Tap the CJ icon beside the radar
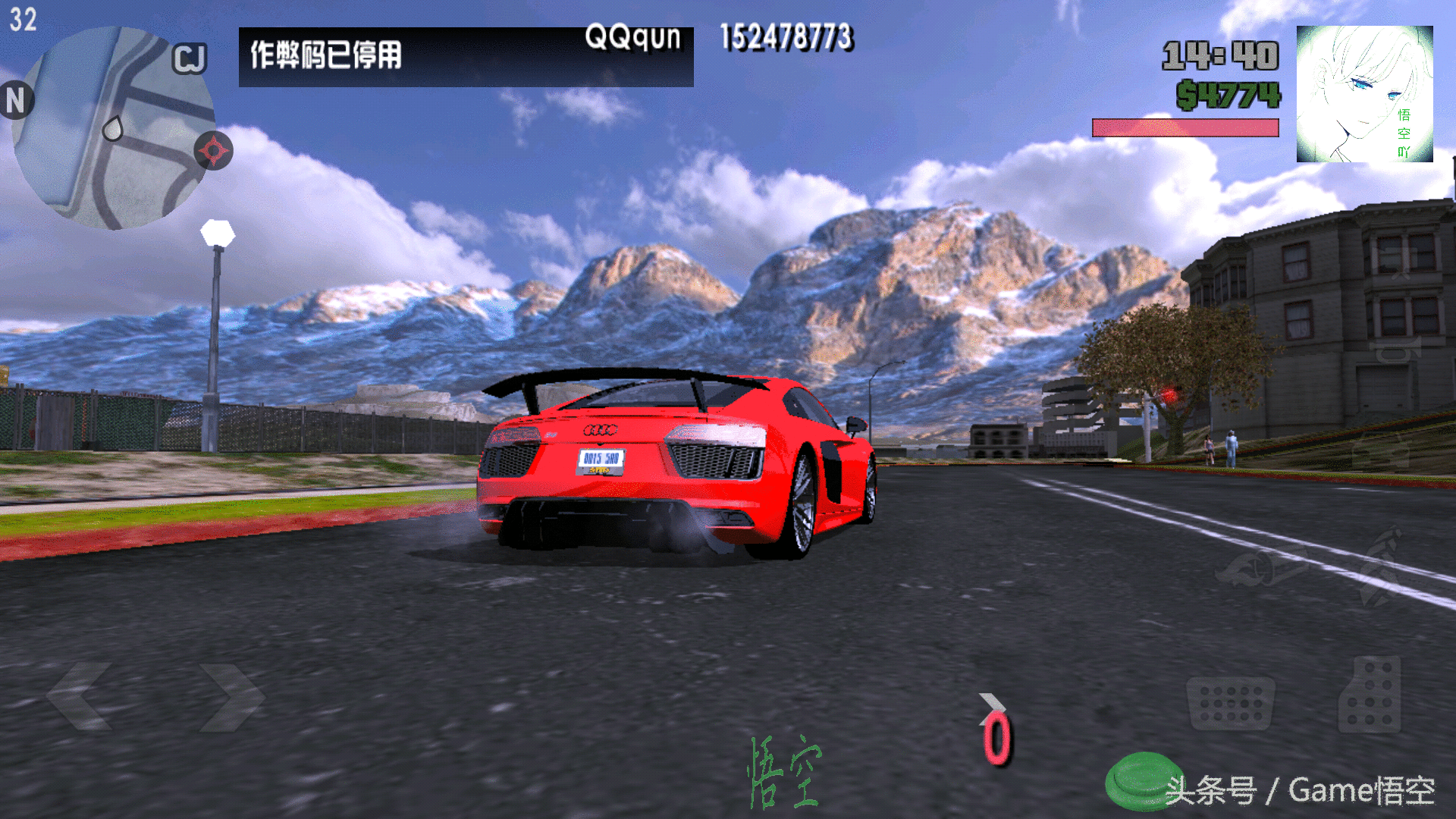Screen dimensions: 1456x819 pyautogui.click(x=189, y=58)
